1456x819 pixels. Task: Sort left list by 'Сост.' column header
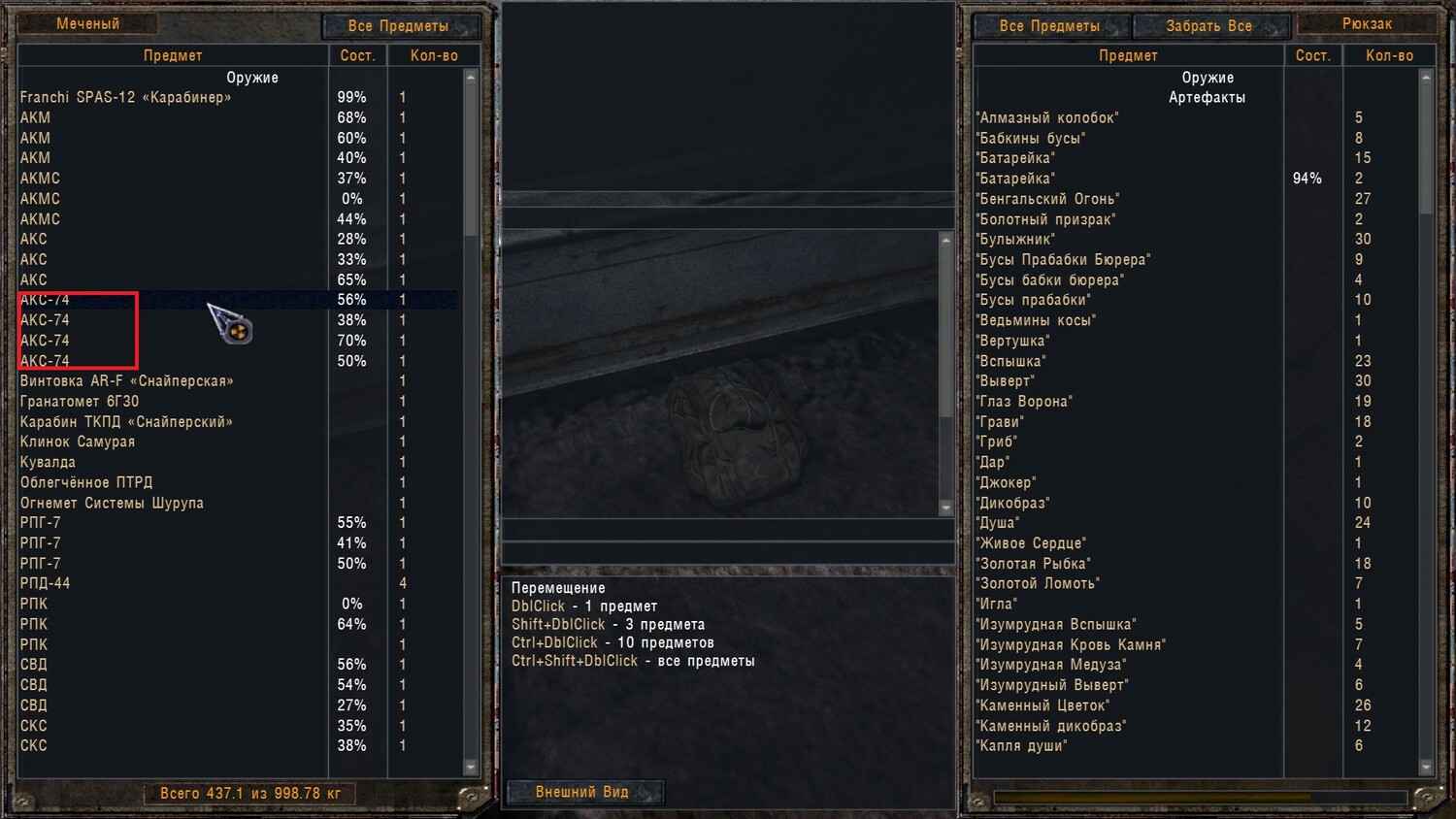[357, 55]
